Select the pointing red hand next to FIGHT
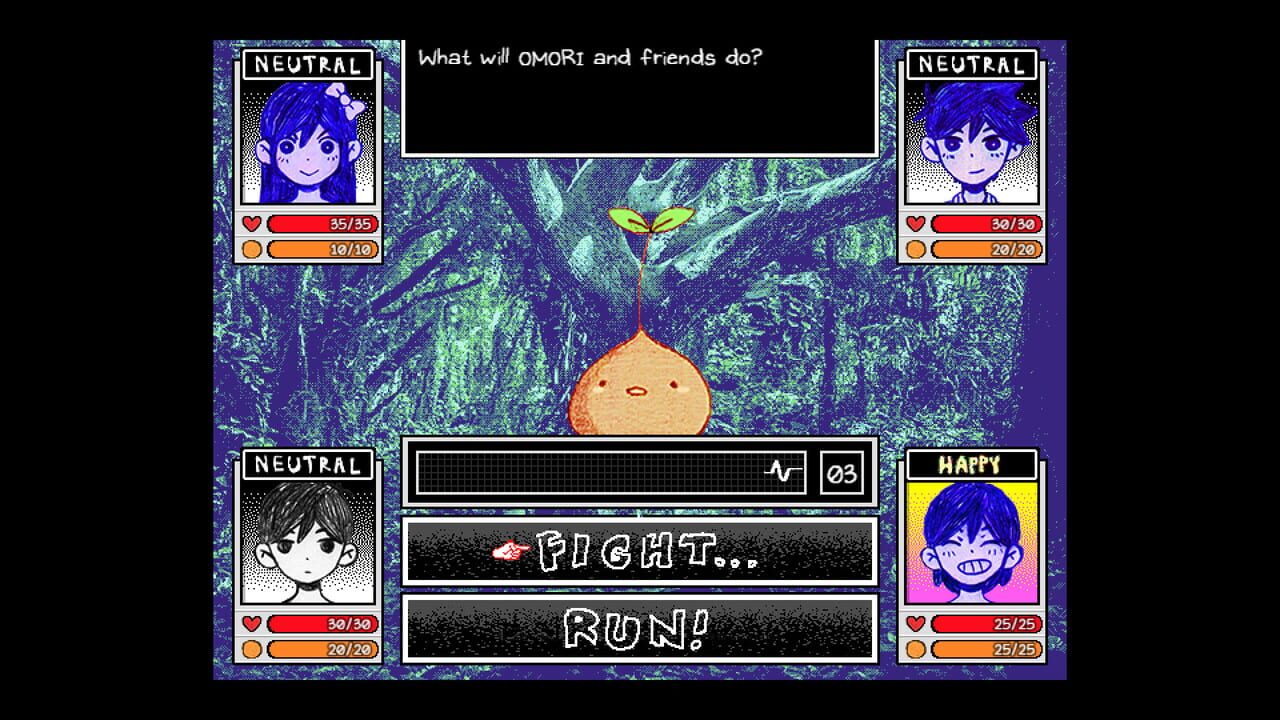This screenshot has width=1280, height=720. click(512, 551)
